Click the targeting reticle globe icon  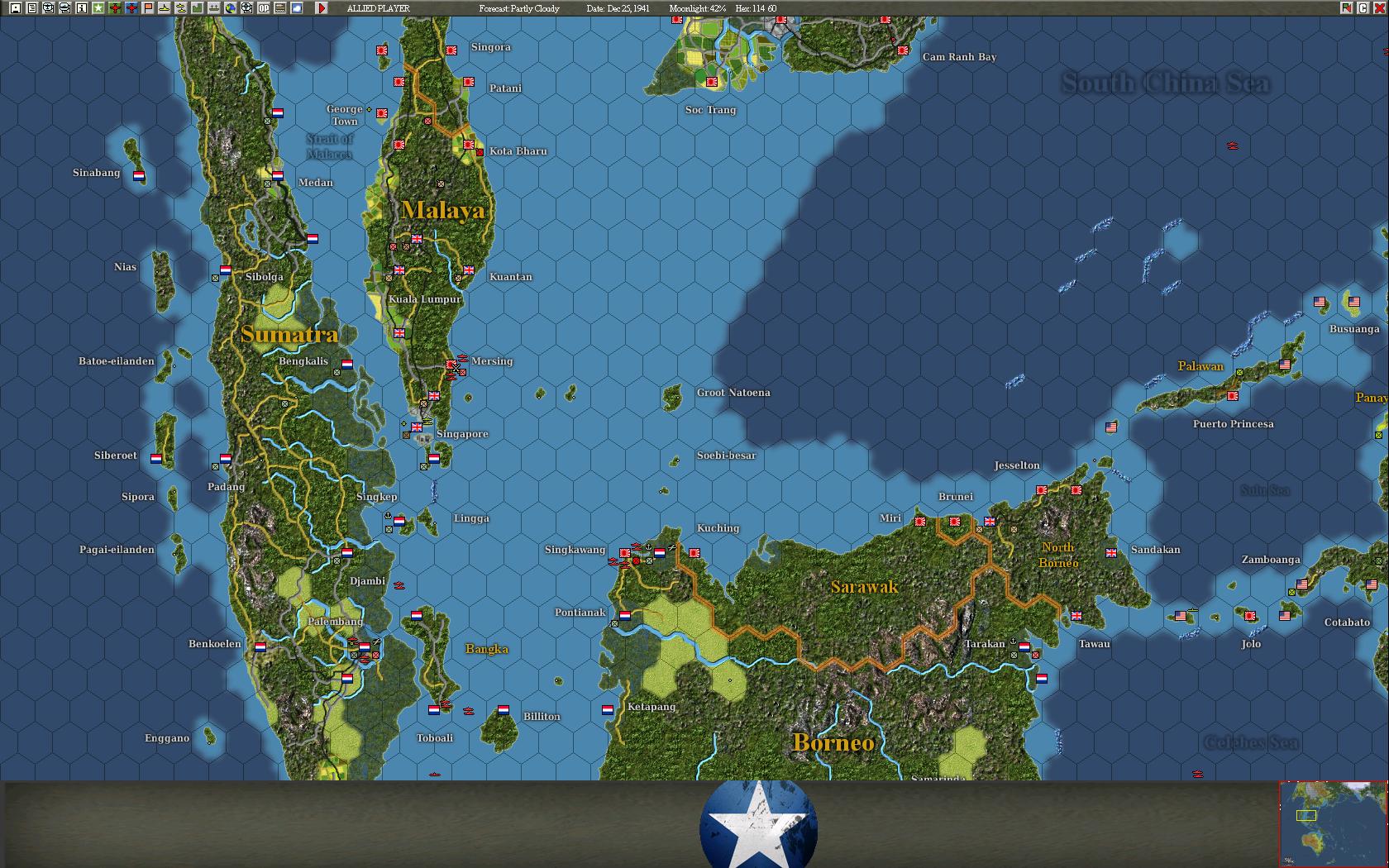point(246,8)
